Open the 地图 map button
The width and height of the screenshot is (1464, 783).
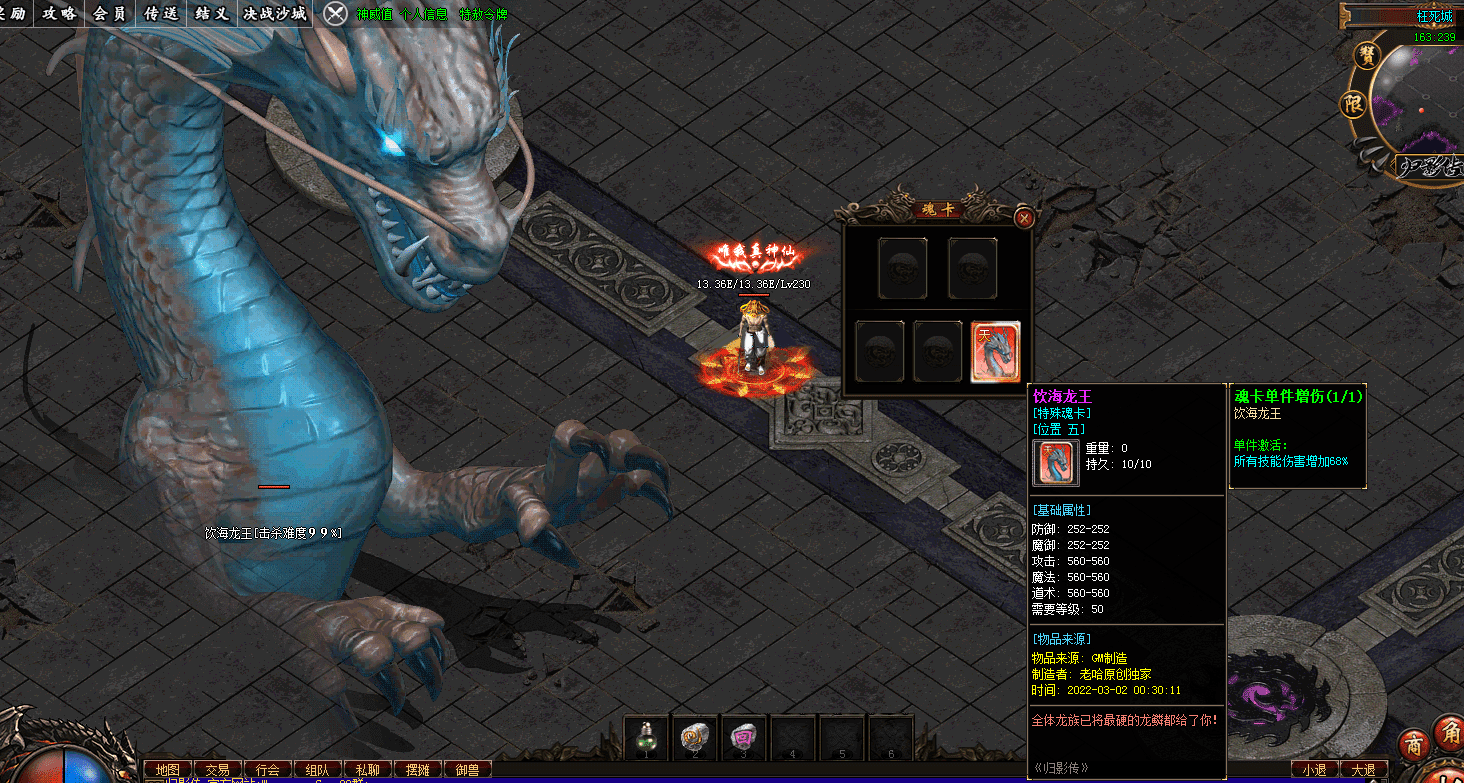pyautogui.click(x=167, y=770)
